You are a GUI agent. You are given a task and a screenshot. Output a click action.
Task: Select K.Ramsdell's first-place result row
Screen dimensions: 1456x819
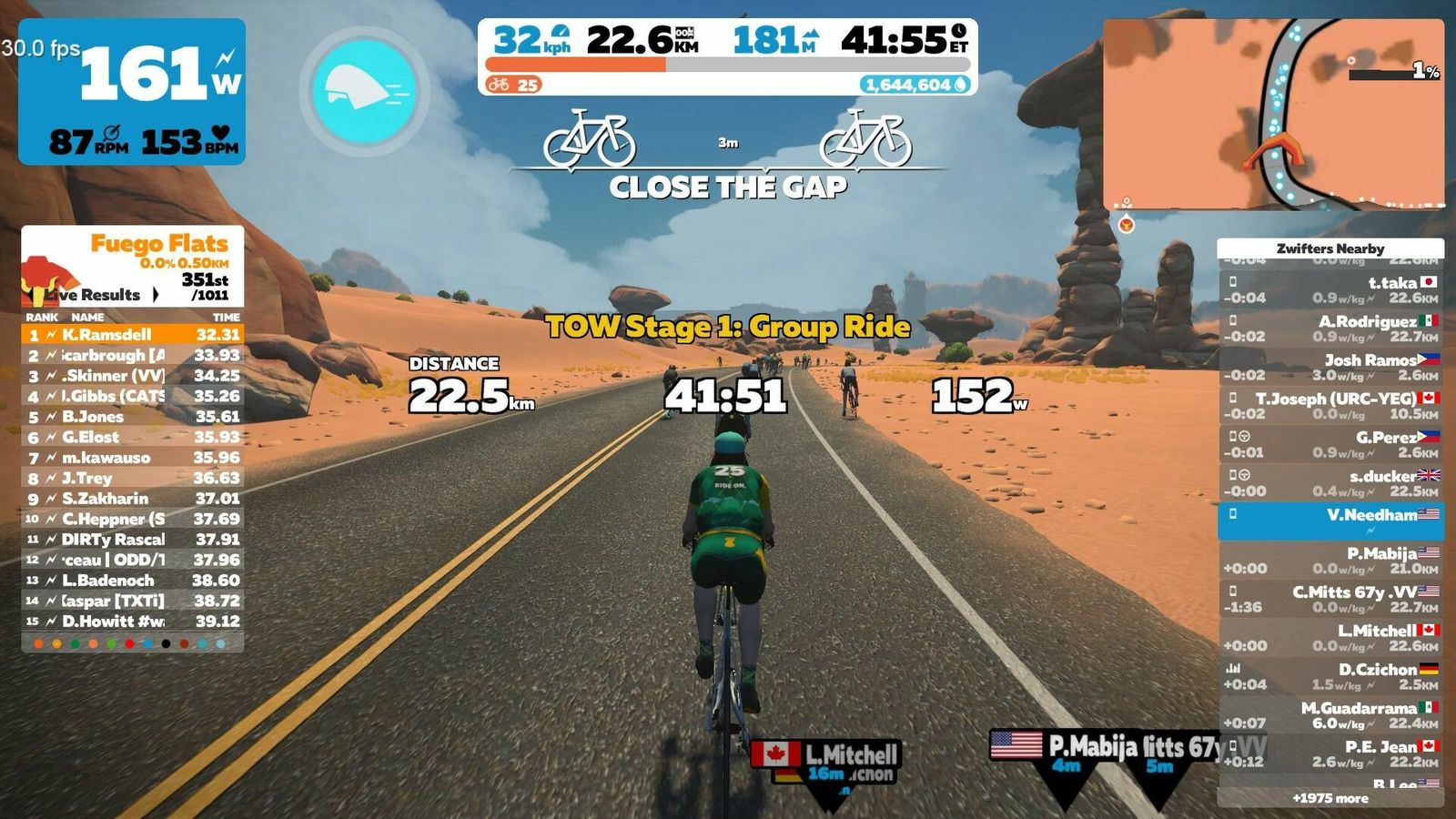point(133,335)
